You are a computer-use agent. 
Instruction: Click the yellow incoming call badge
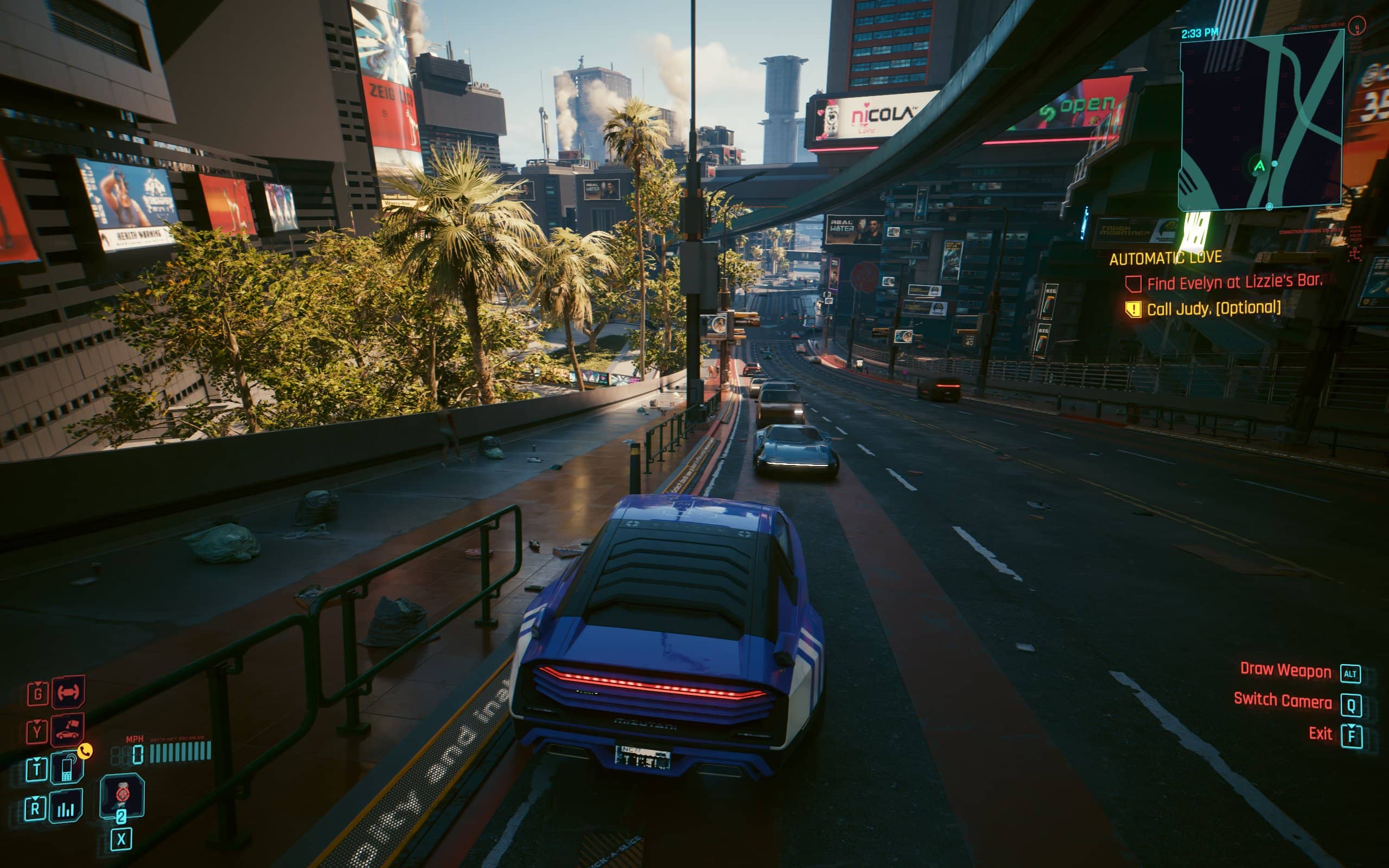pos(85,751)
